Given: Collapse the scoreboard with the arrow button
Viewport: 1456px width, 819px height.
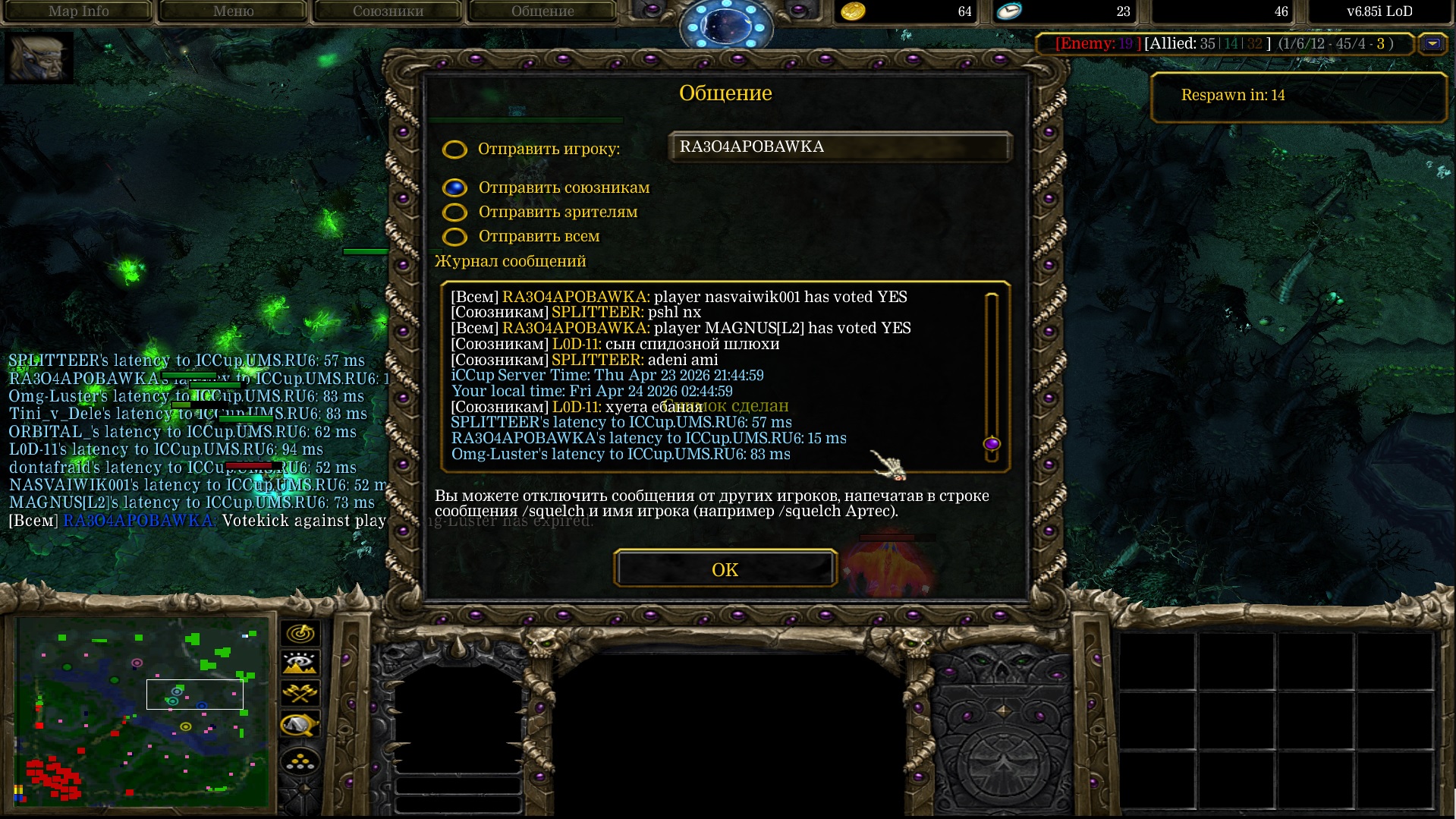Looking at the screenshot, I should (x=1432, y=44).
